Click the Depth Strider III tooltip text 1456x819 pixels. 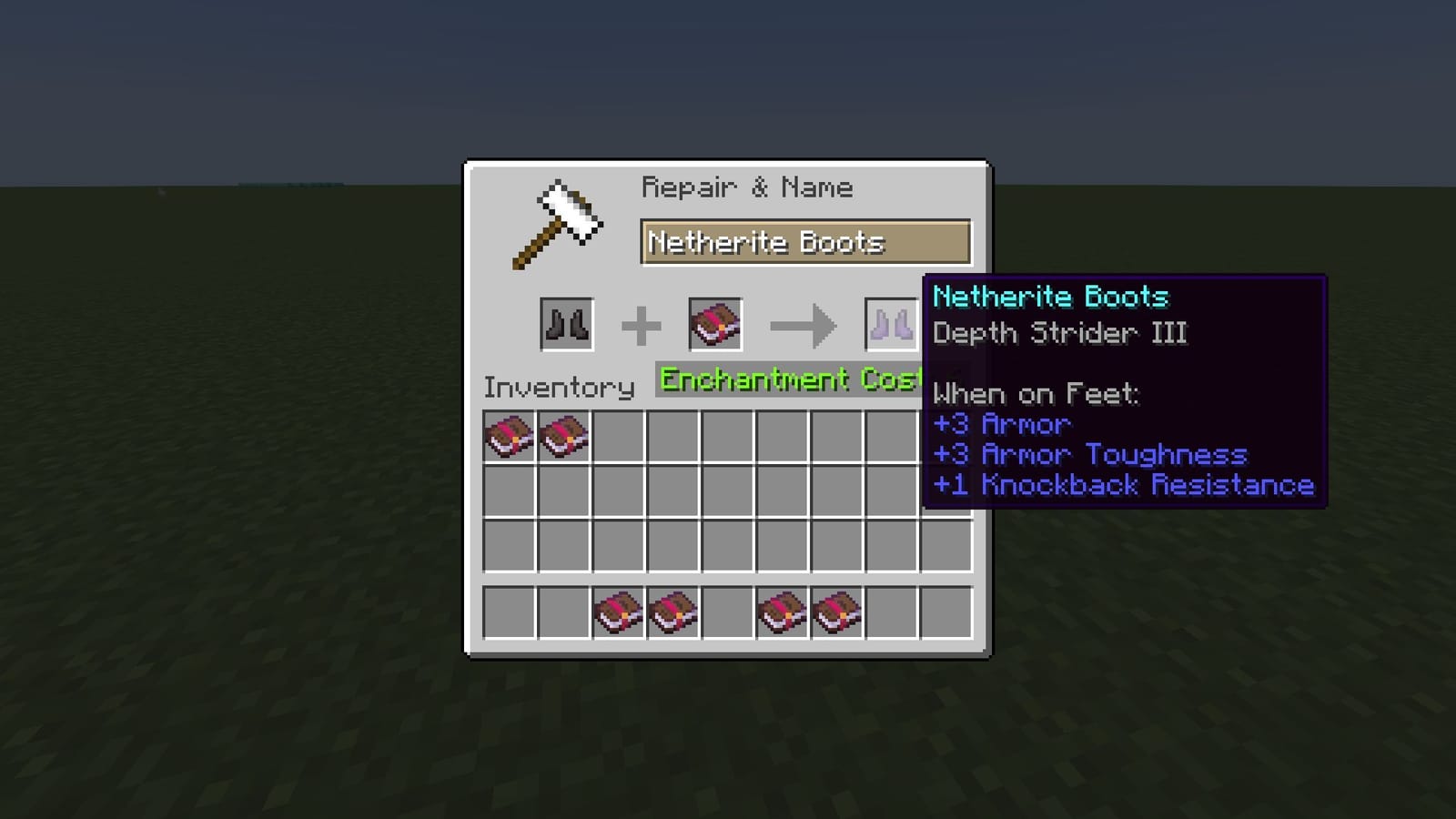(x=1058, y=333)
